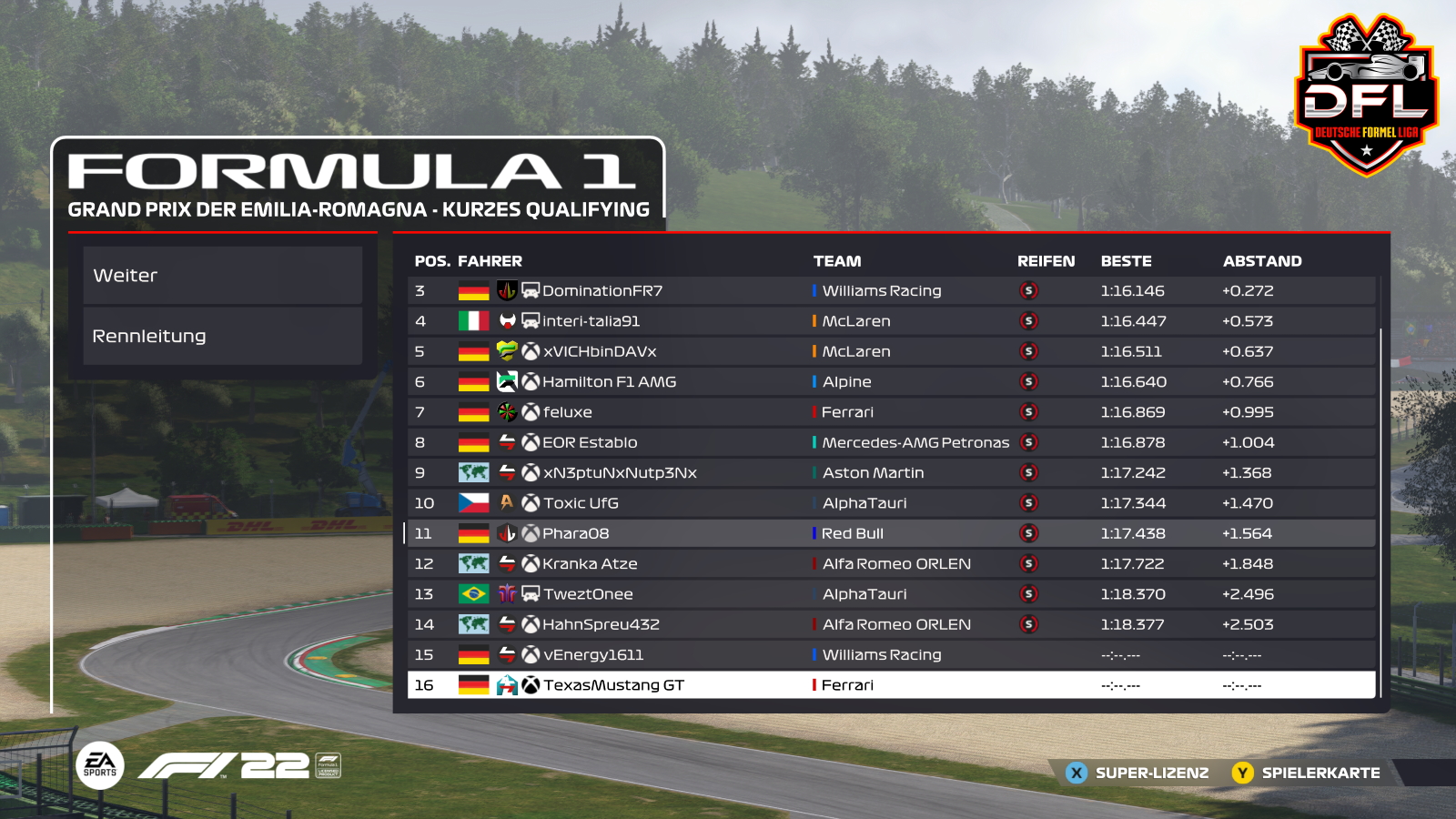Select Hamilton F1 AMG driver row
Image resolution: width=1456 pixels, height=819 pixels.
coord(891,382)
